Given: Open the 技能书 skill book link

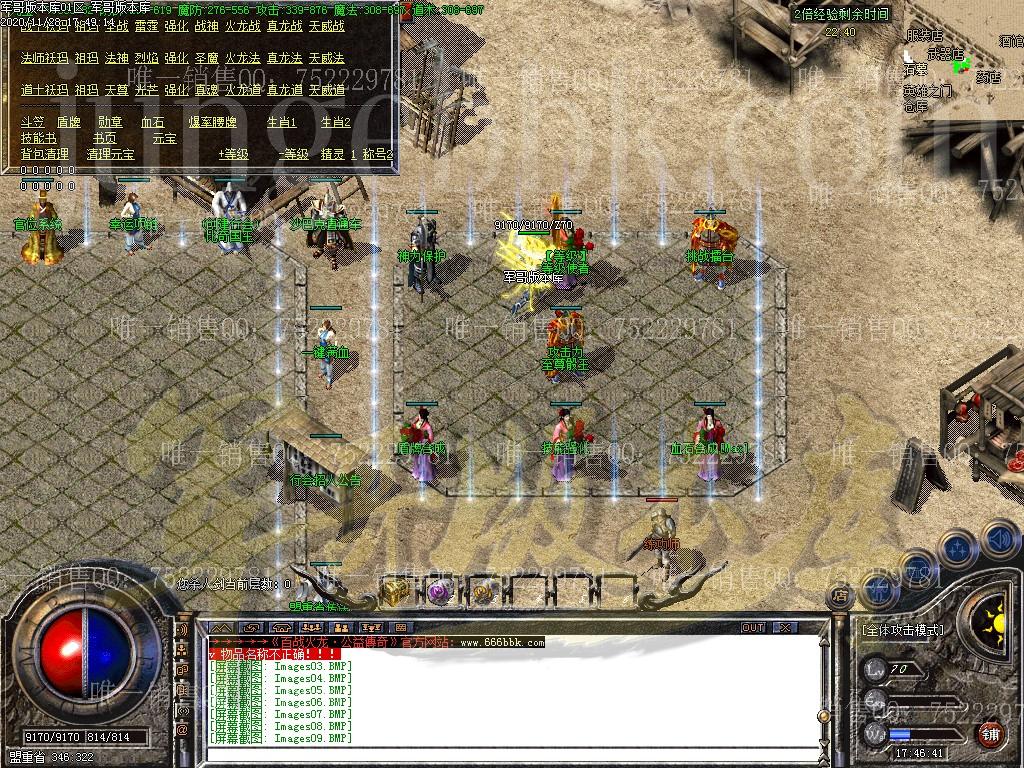Looking at the screenshot, I should click(39, 138).
